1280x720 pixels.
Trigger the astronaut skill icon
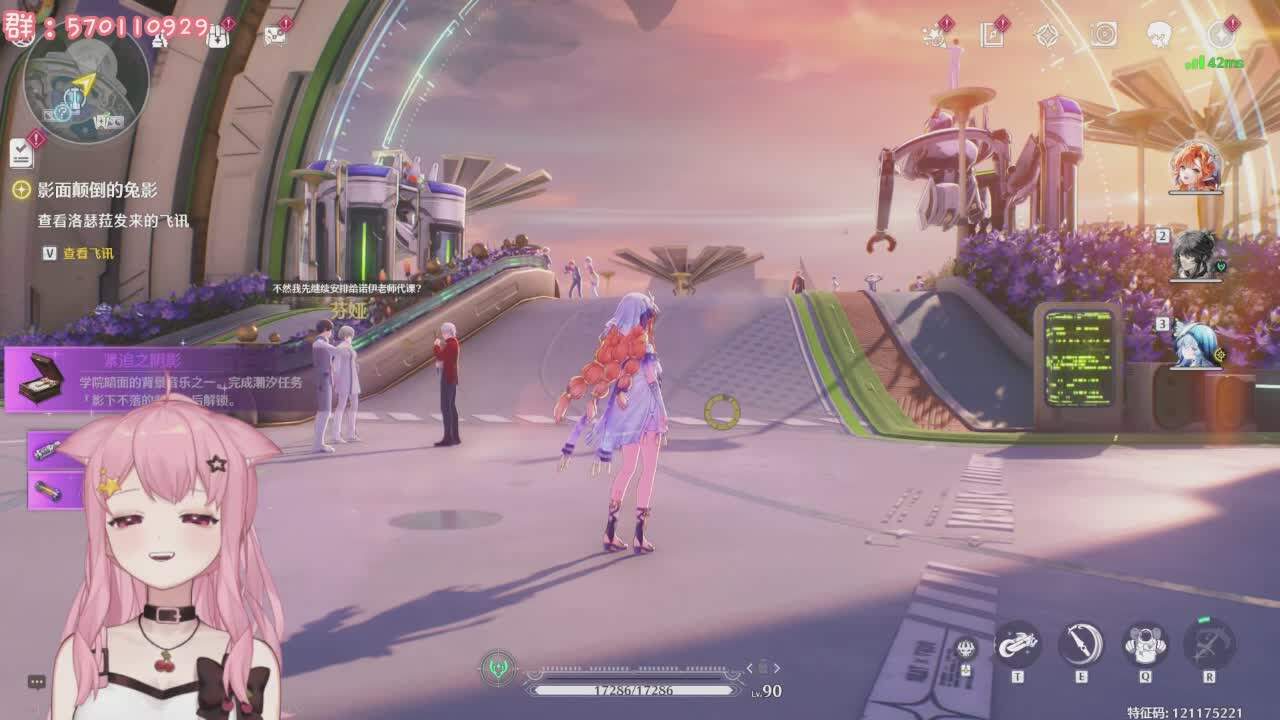coord(1145,644)
